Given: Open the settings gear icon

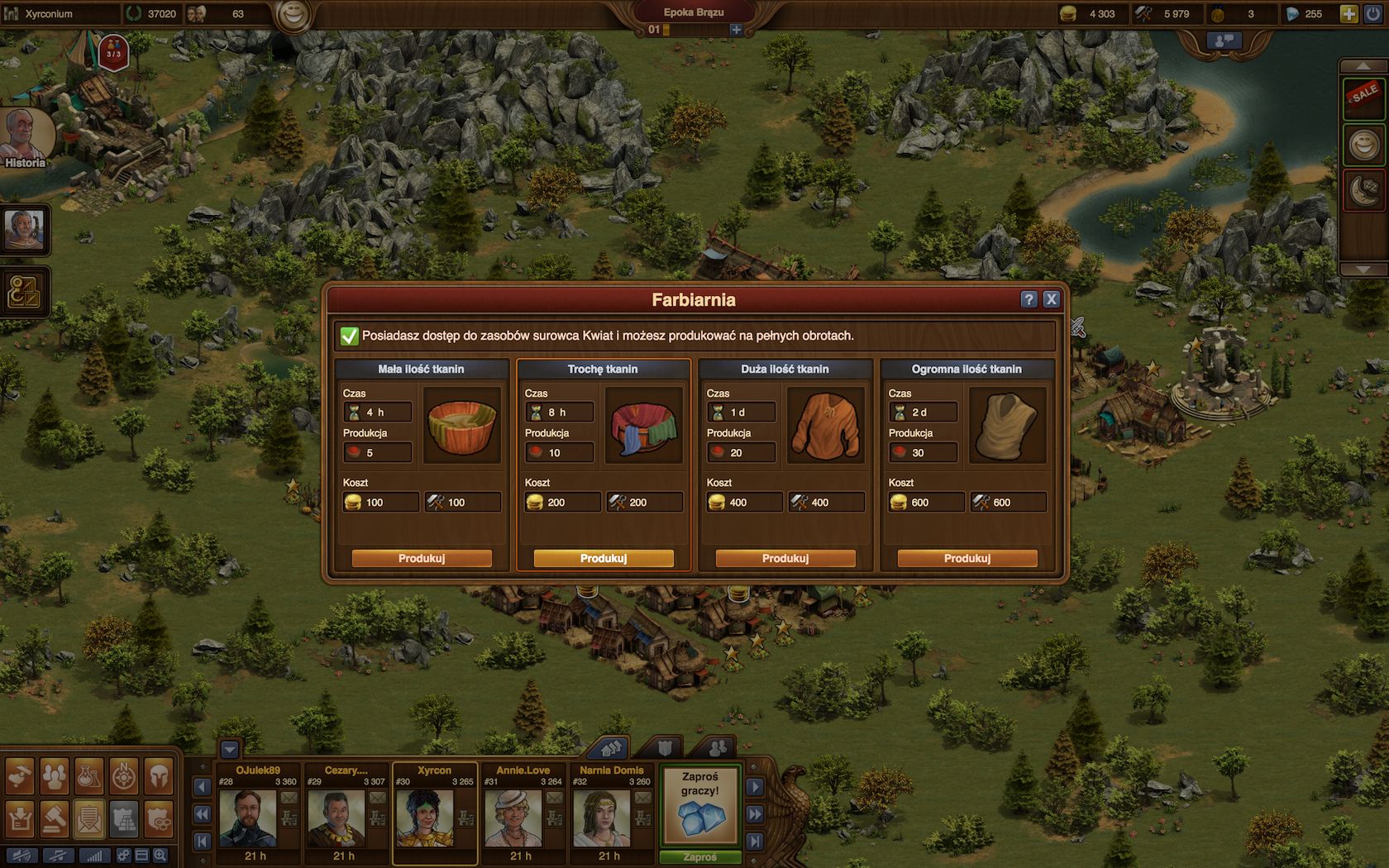Looking at the screenshot, I should (123, 856).
